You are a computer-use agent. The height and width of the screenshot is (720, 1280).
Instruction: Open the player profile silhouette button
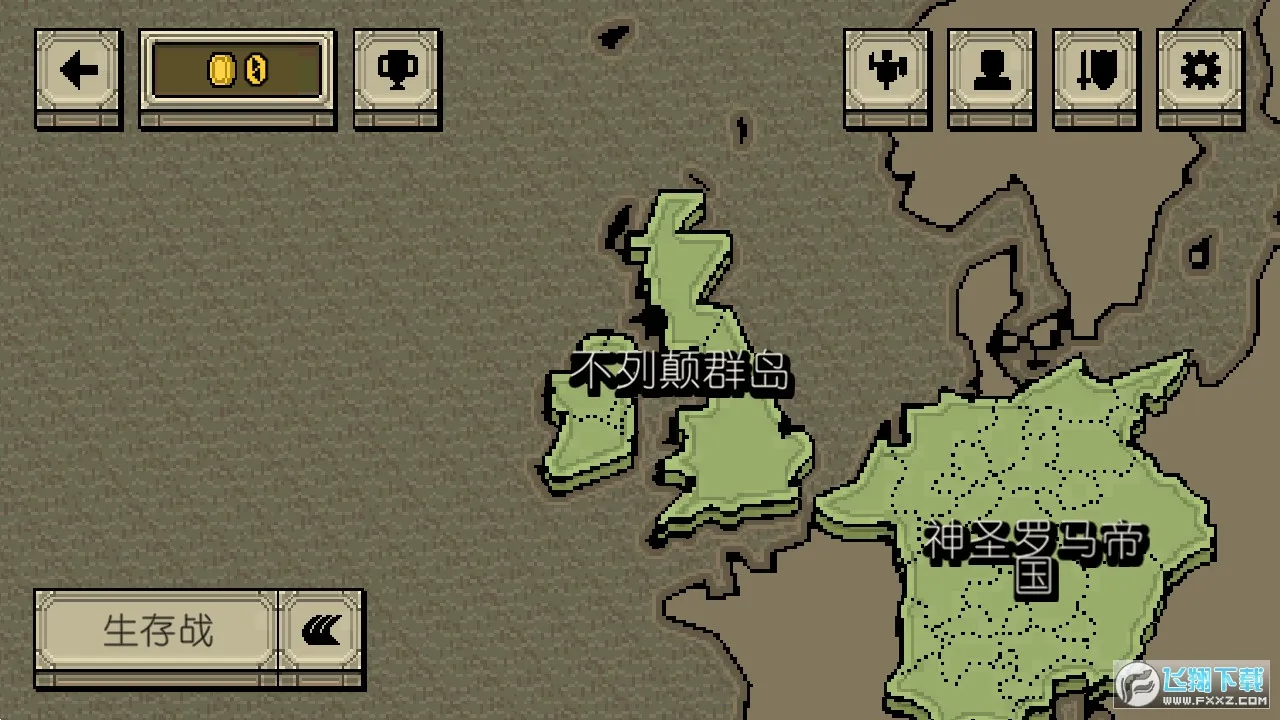click(x=991, y=72)
